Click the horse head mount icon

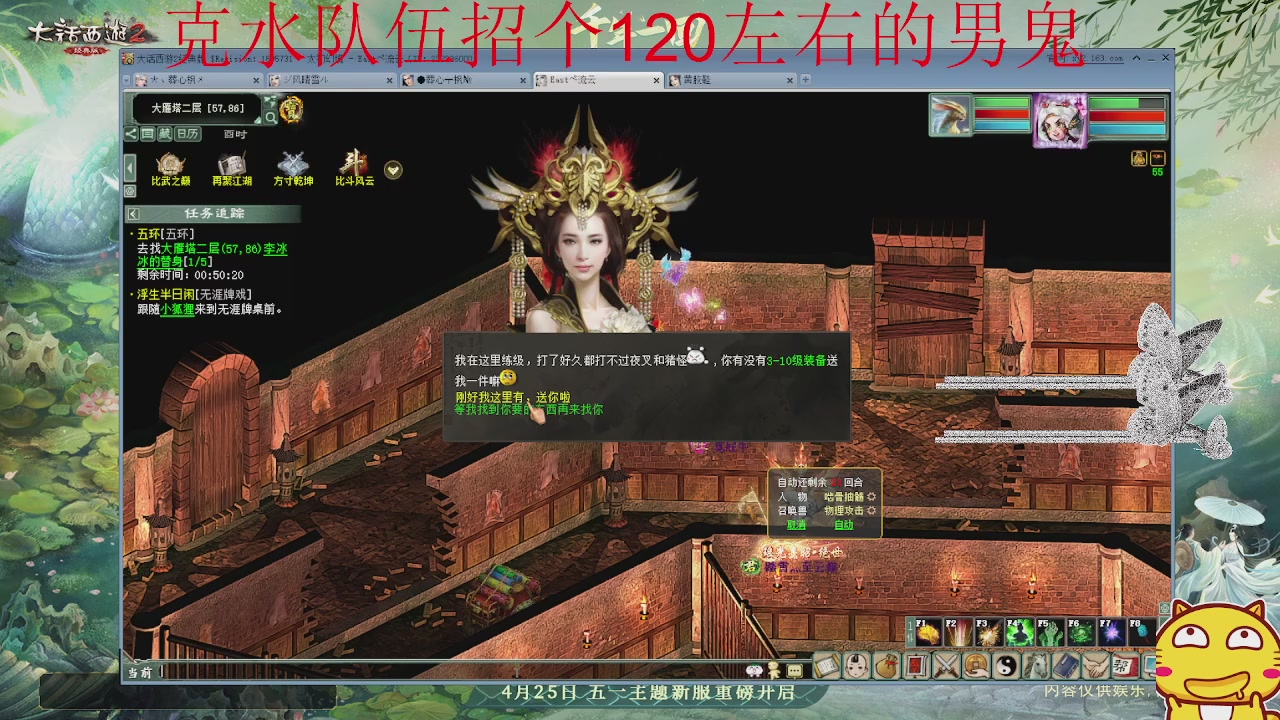[x=1035, y=667]
